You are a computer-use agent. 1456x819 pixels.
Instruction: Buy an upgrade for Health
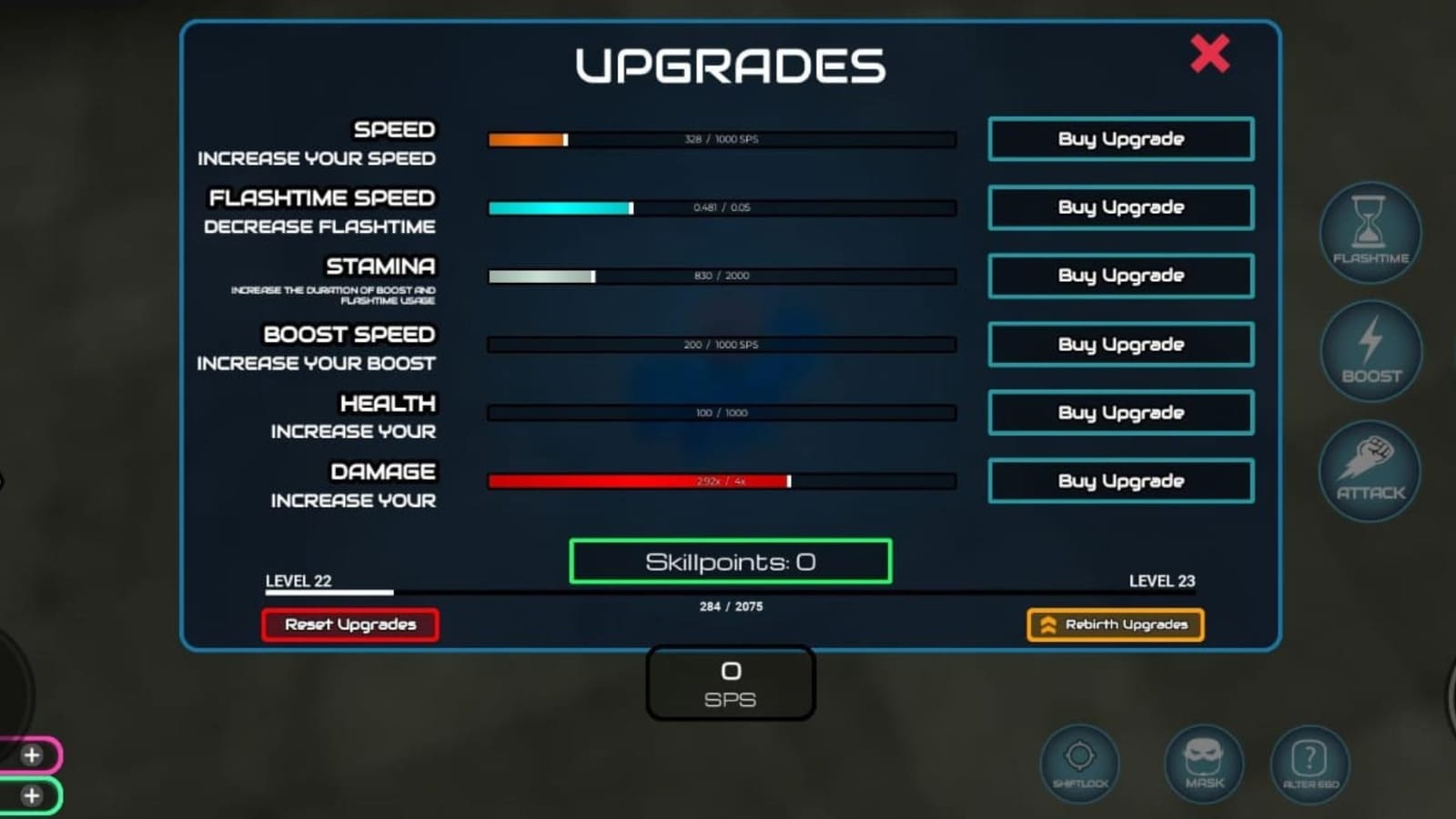(x=1120, y=412)
